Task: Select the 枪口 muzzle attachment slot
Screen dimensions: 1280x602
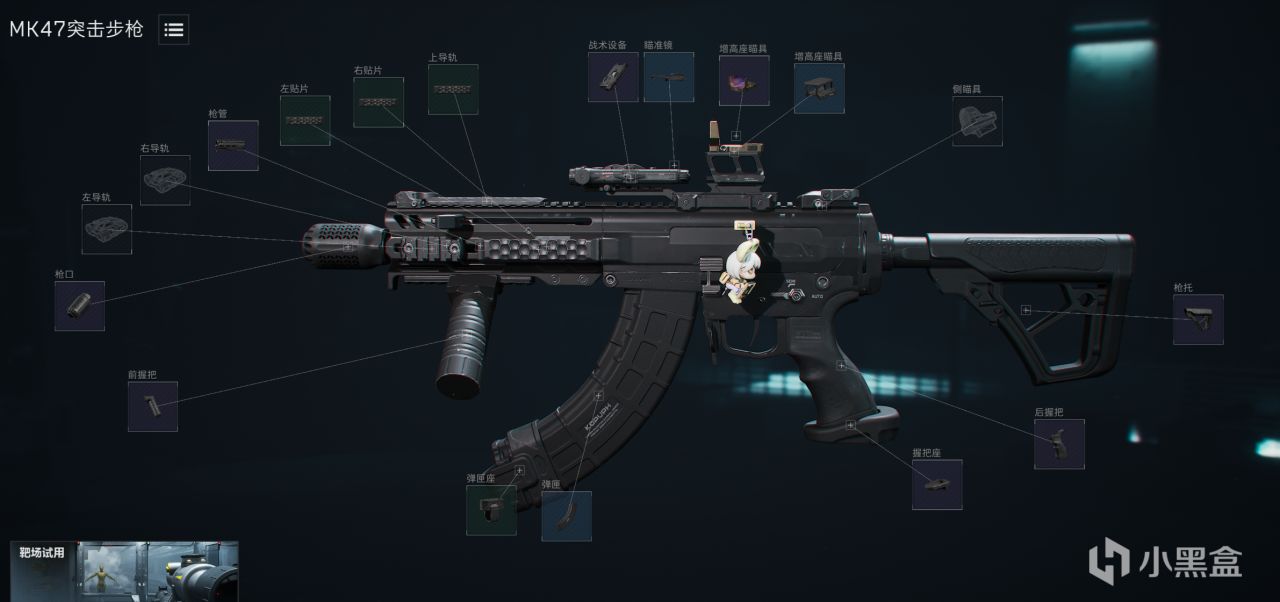Action: tap(80, 306)
